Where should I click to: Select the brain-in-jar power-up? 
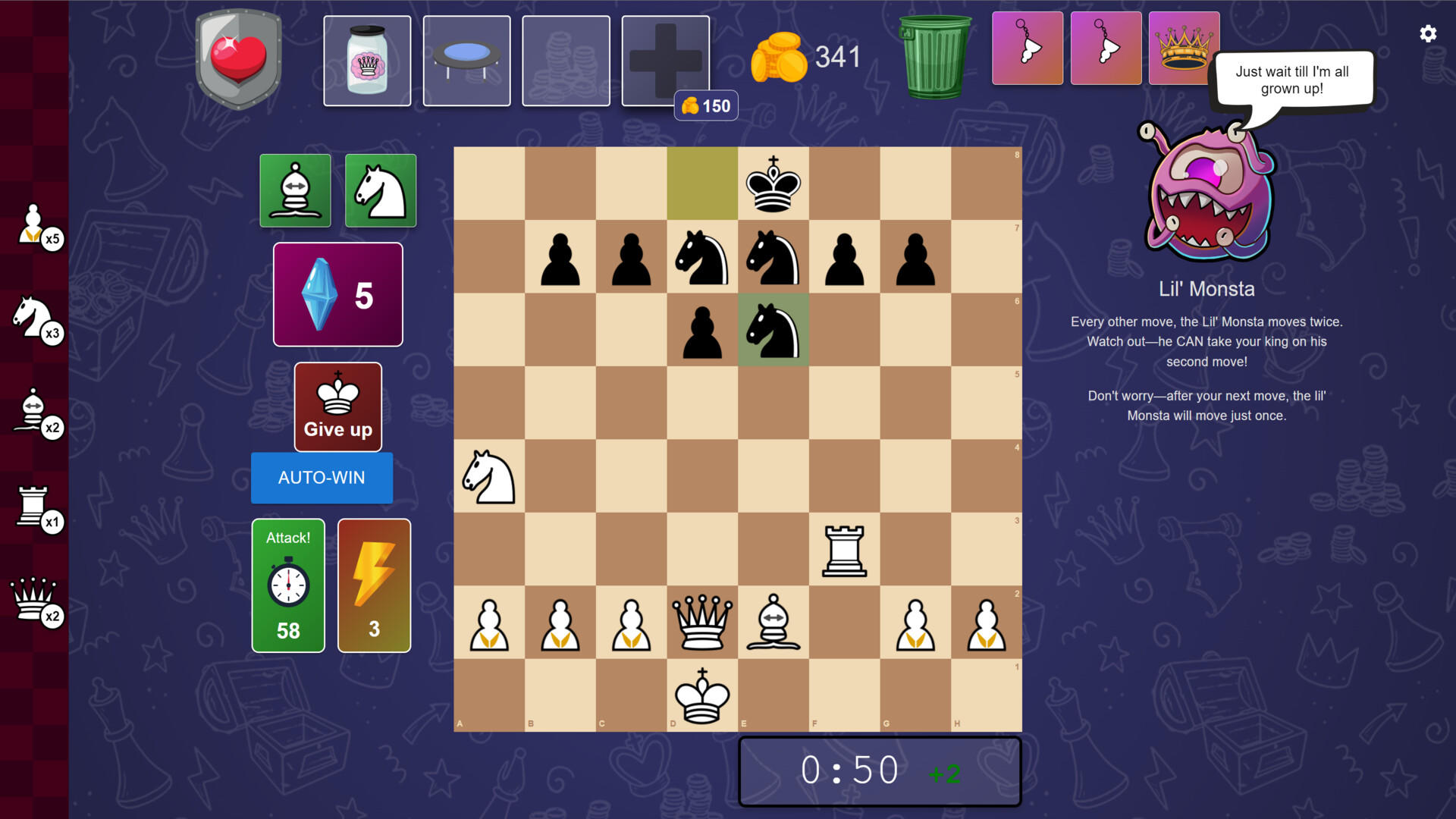point(367,60)
